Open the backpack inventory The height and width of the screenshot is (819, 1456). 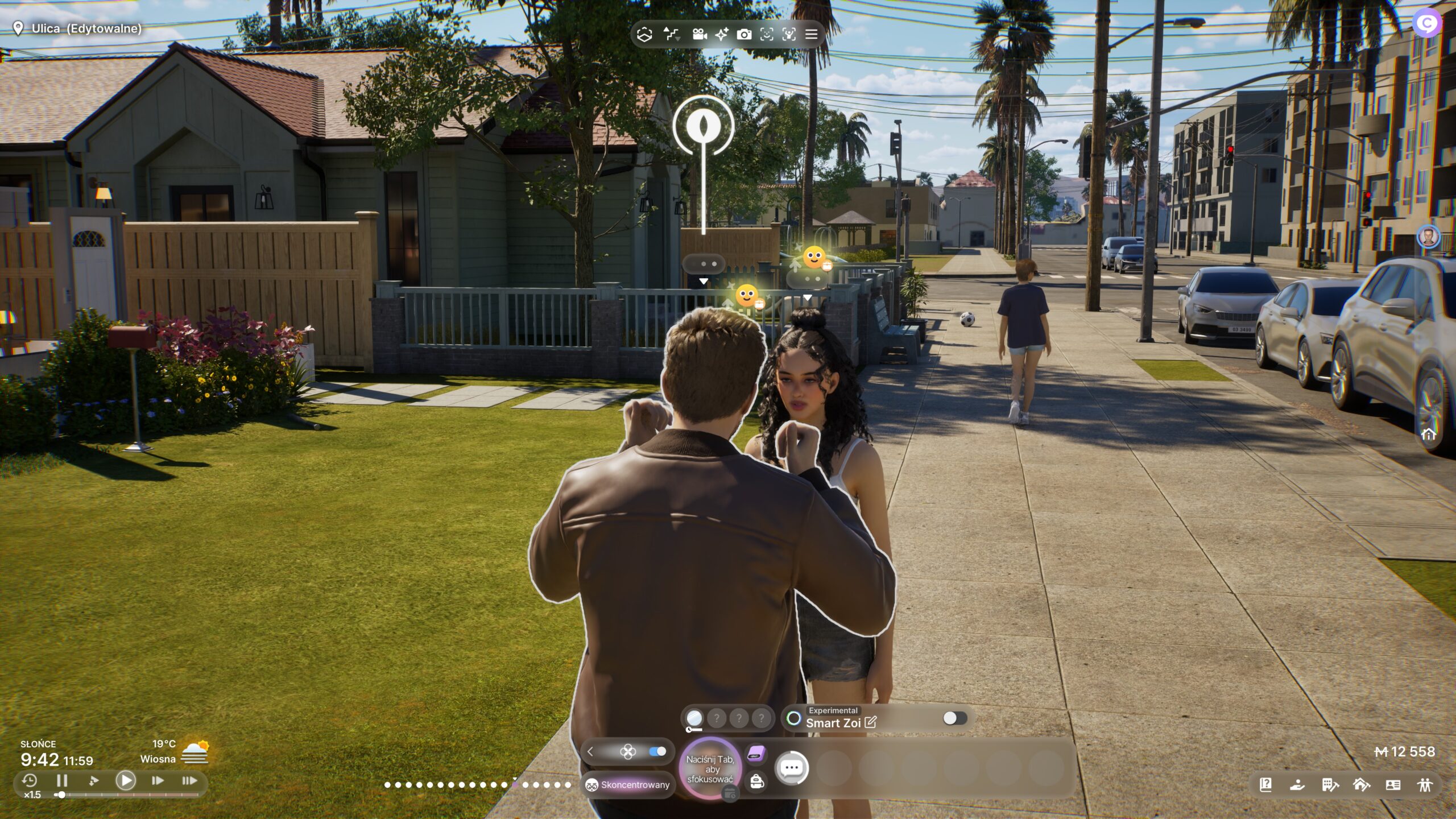coord(756,781)
